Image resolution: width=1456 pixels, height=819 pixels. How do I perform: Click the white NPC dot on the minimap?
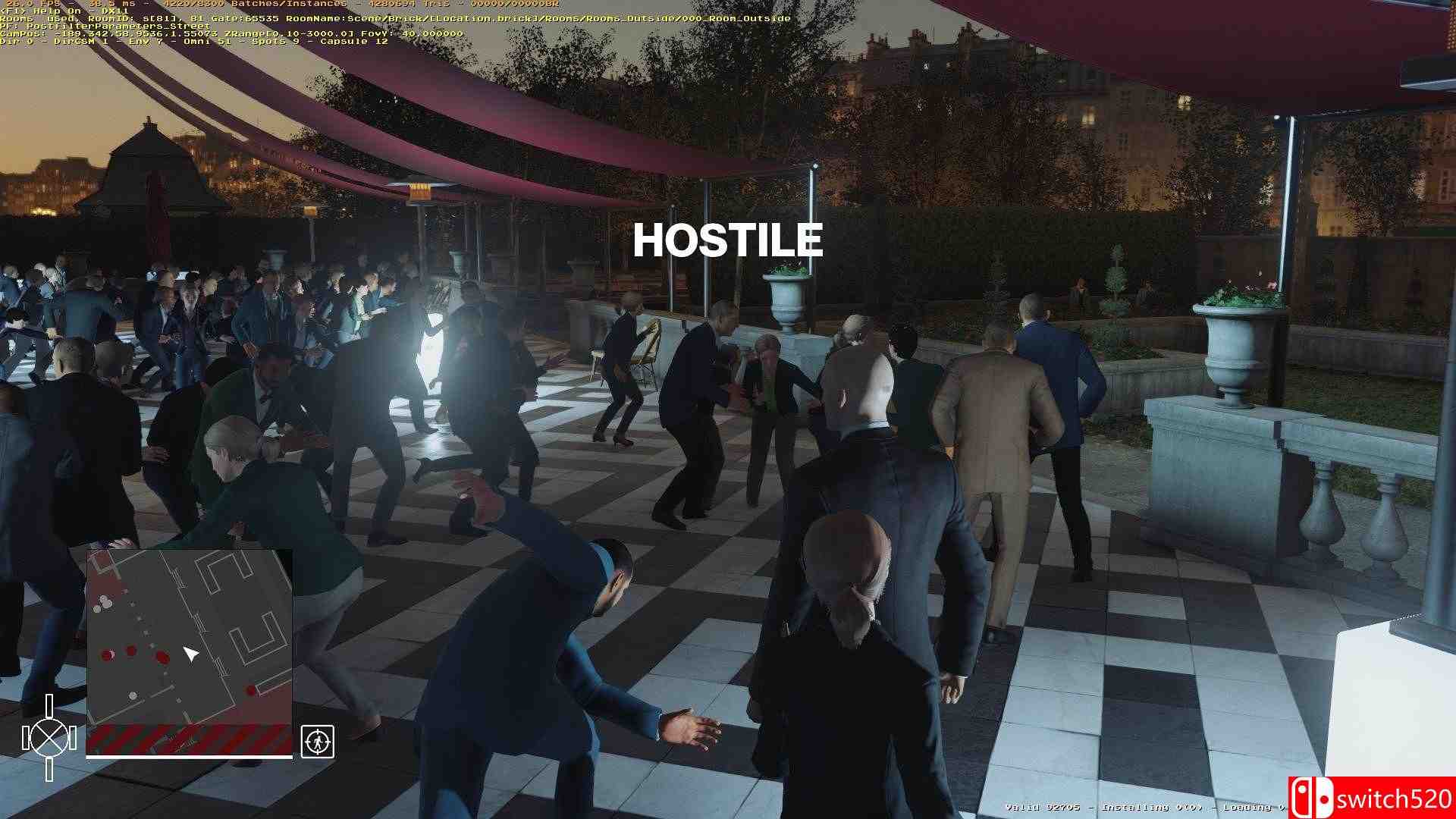tap(132, 695)
